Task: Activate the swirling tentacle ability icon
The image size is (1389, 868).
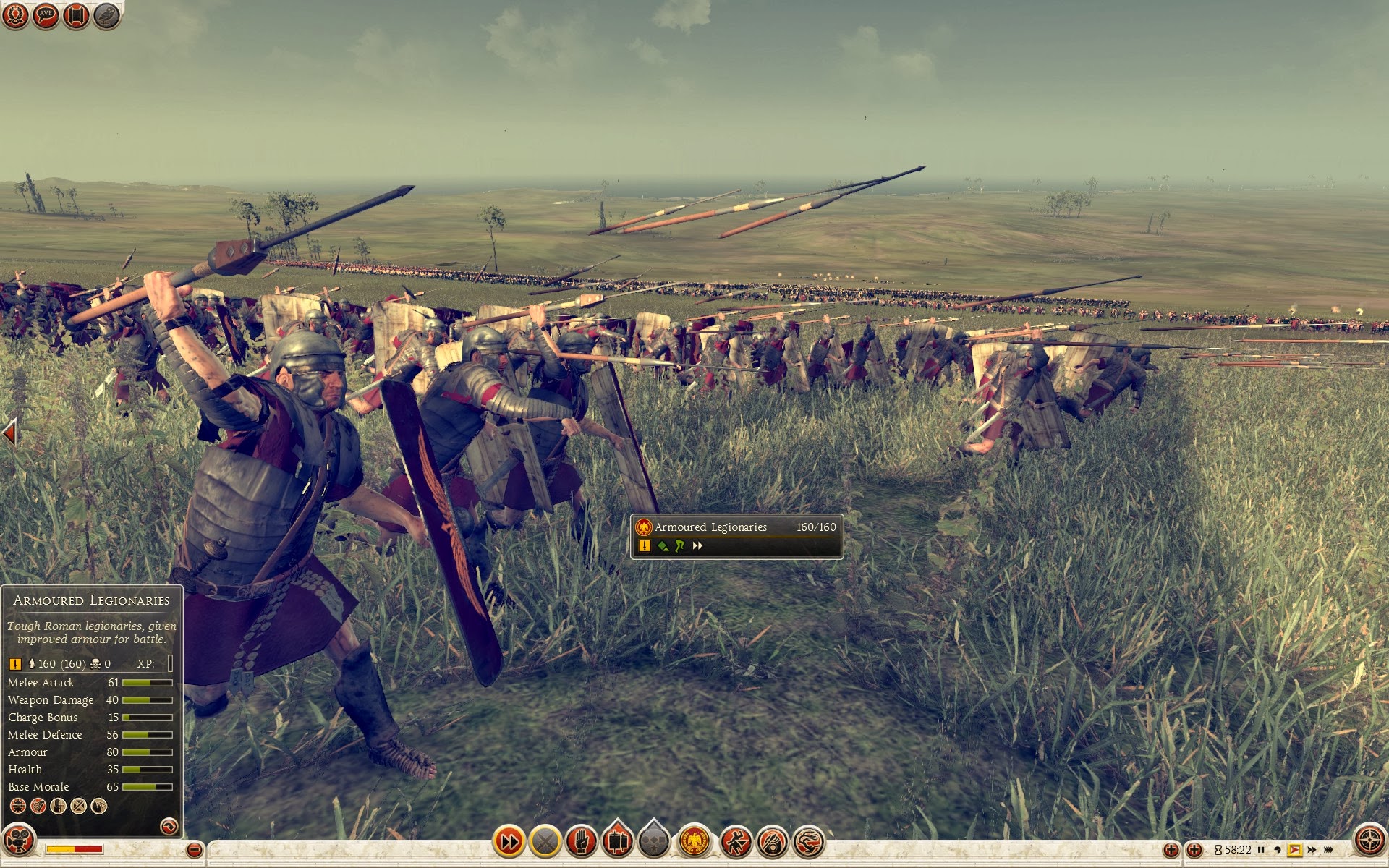Action: click(809, 841)
